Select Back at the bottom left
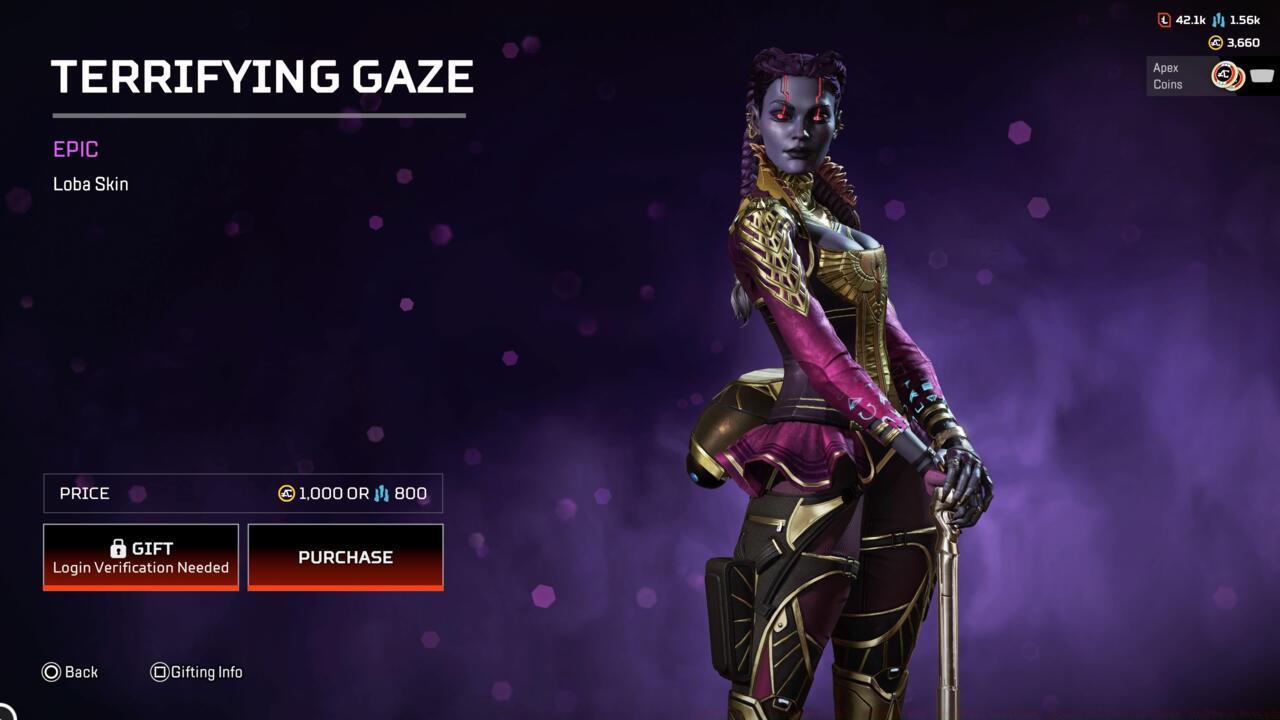This screenshot has width=1280, height=720. 80,672
